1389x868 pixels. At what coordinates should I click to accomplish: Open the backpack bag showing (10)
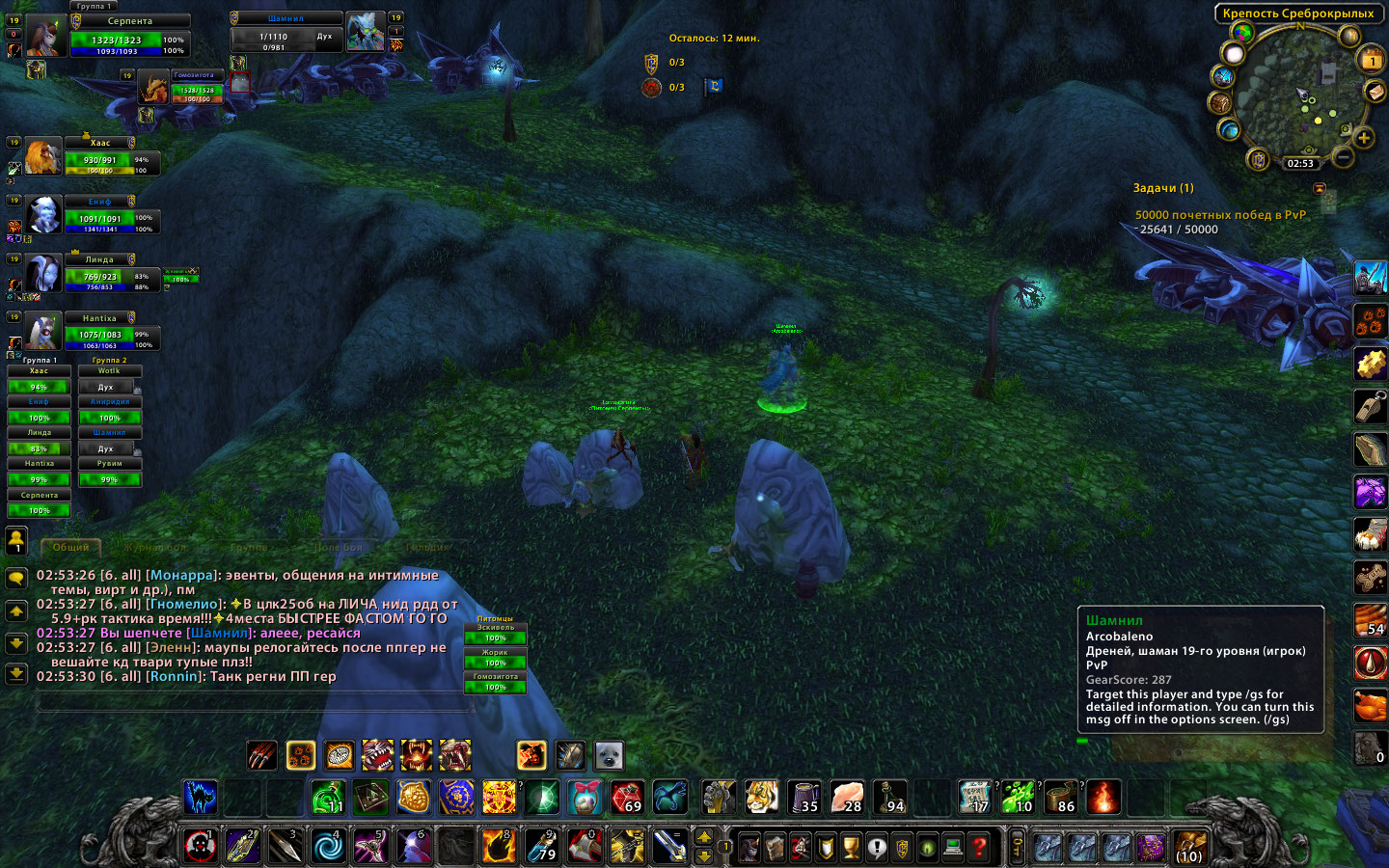(1189, 847)
